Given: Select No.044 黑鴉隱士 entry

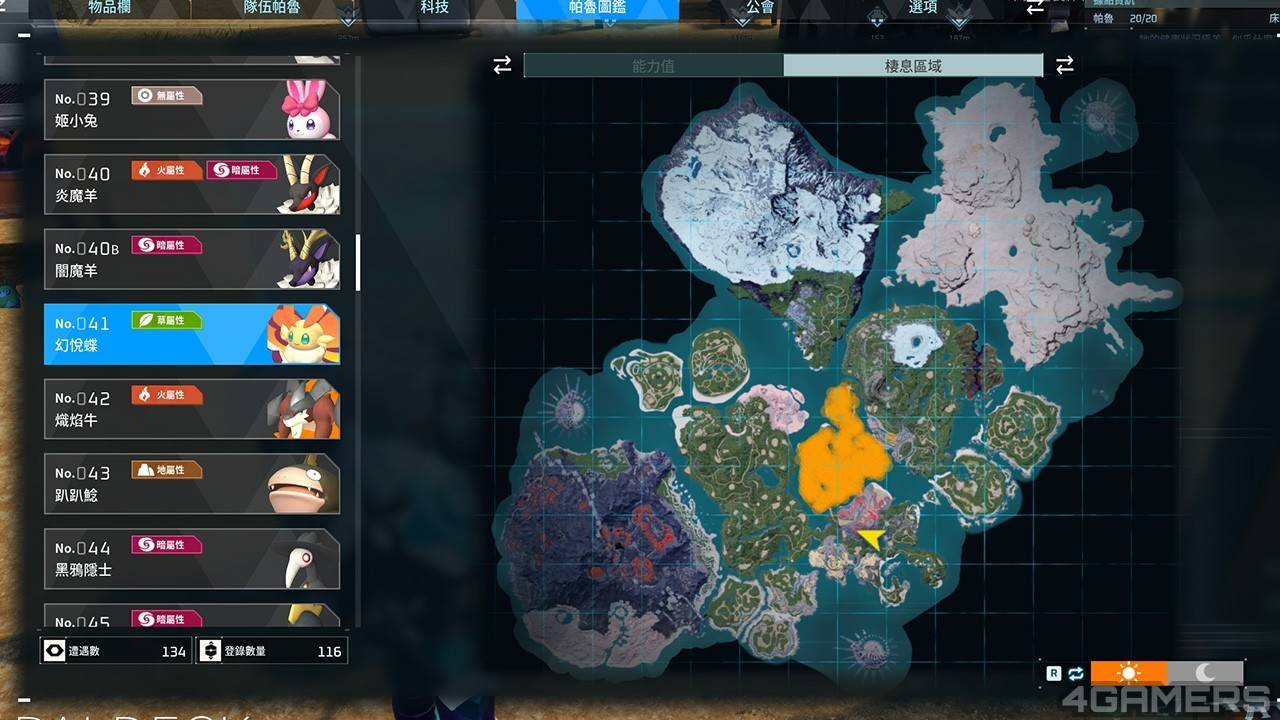Looking at the screenshot, I should (x=192, y=560).
